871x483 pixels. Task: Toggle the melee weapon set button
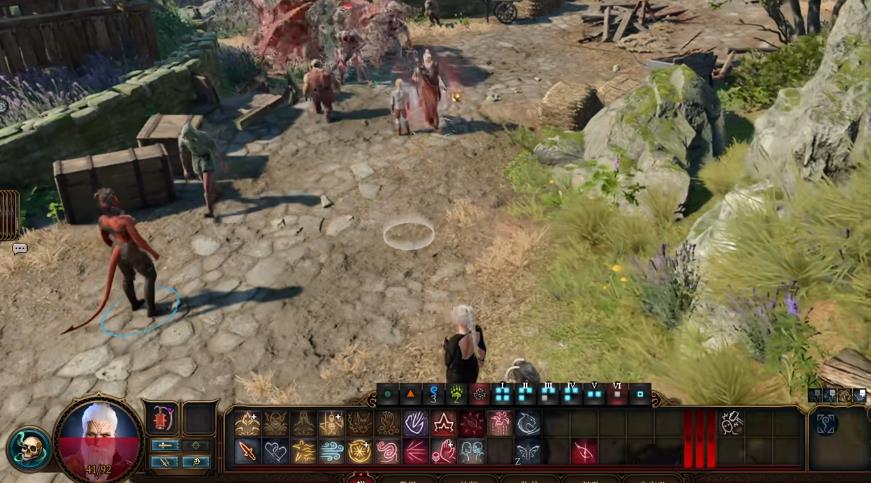pos(164,446)
